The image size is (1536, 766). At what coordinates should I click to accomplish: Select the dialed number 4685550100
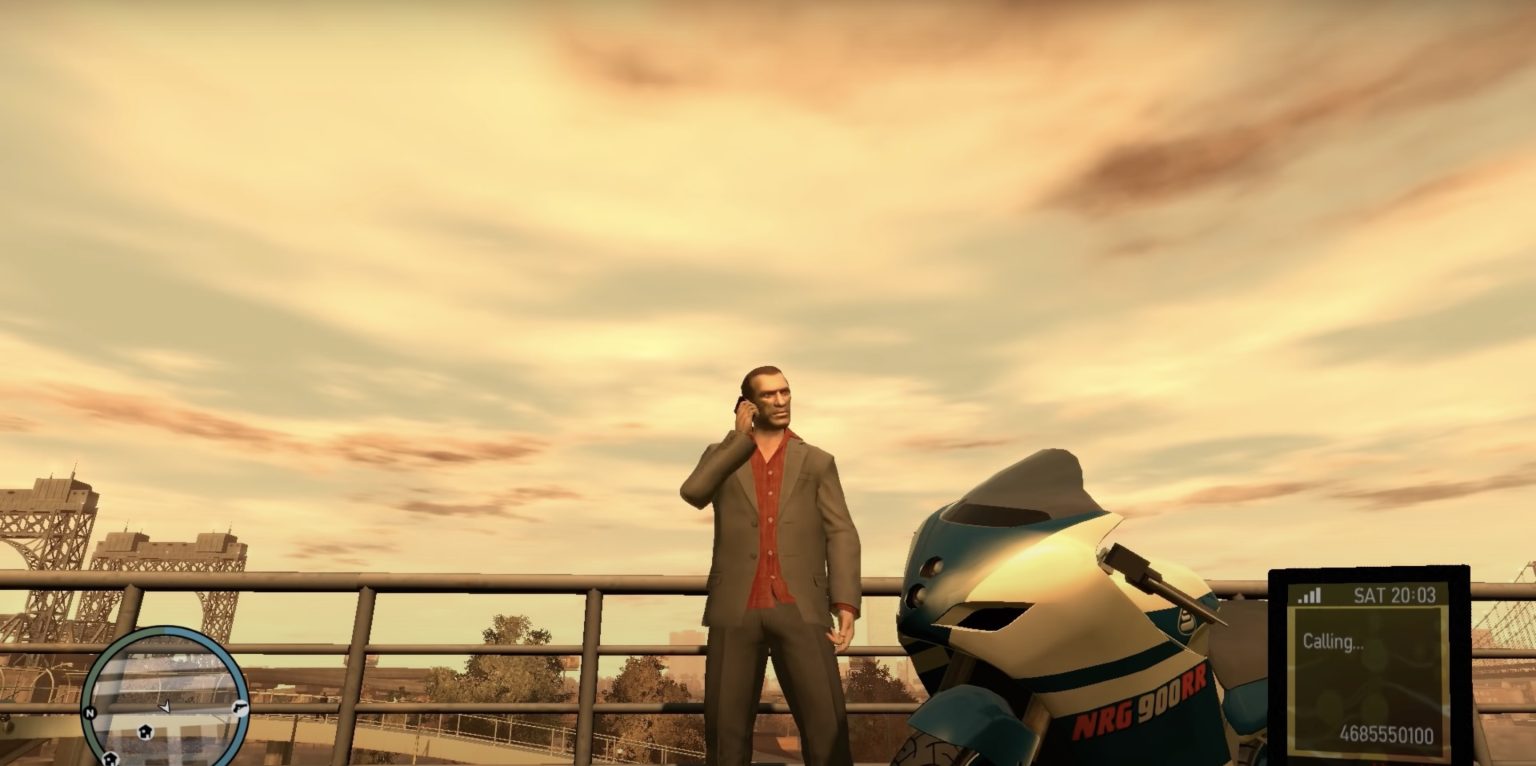click(1387, 732)
